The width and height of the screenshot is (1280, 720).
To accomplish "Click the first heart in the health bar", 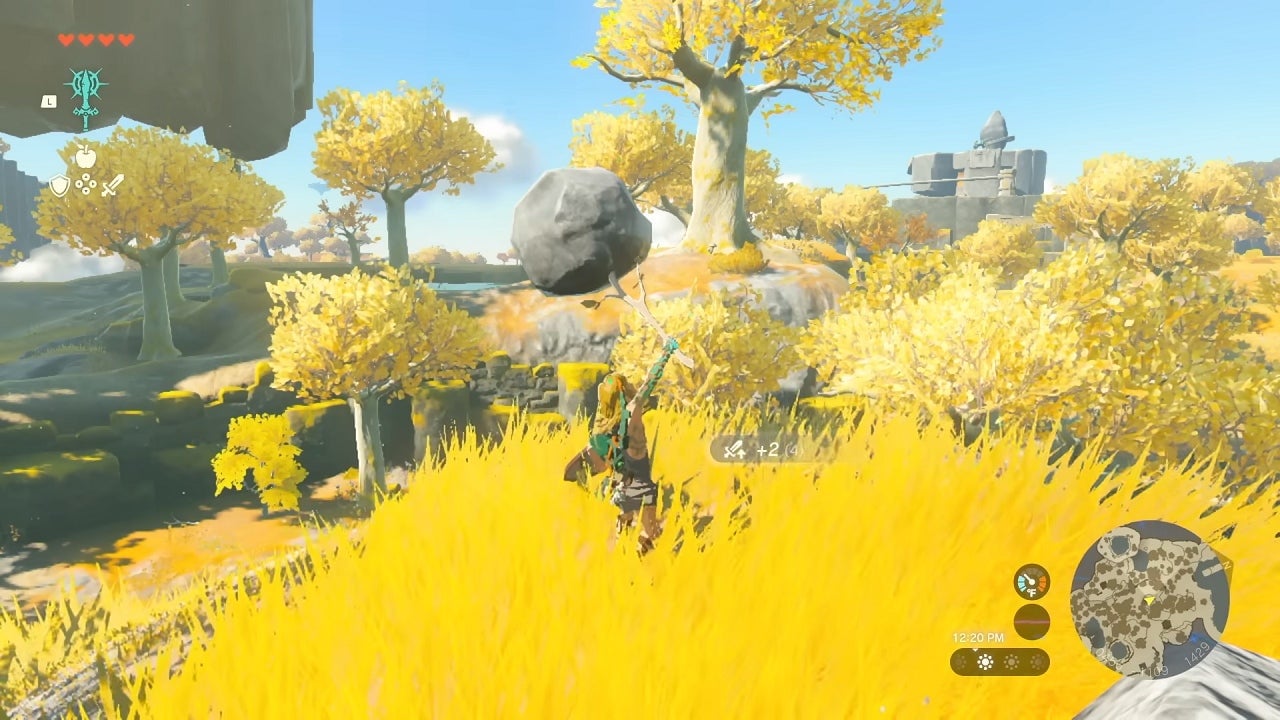I will click(x=66, y=40).
